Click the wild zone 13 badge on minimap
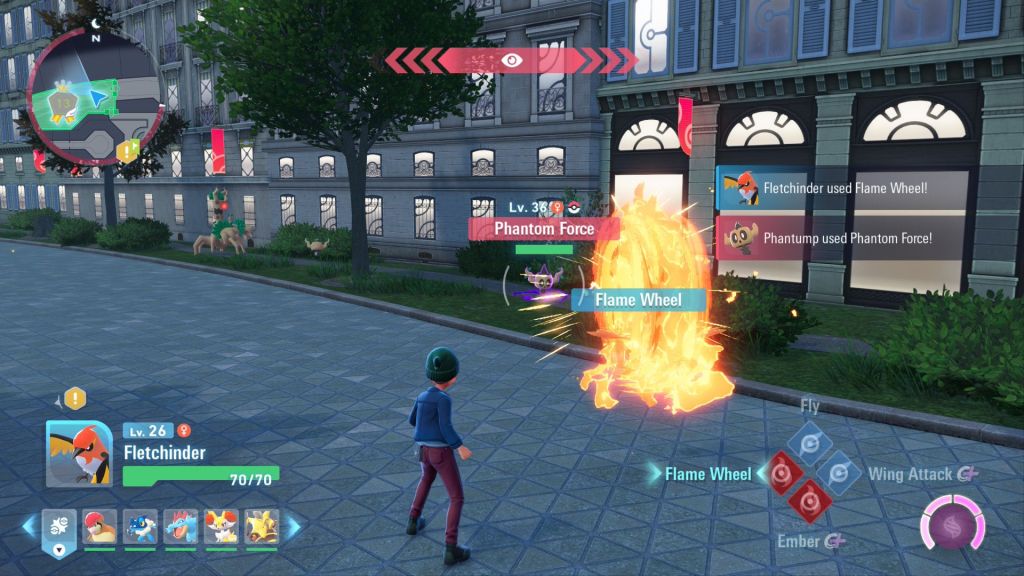Image resolution: width=1024 pixels, height=576 pixels. [x=66, y=101]
